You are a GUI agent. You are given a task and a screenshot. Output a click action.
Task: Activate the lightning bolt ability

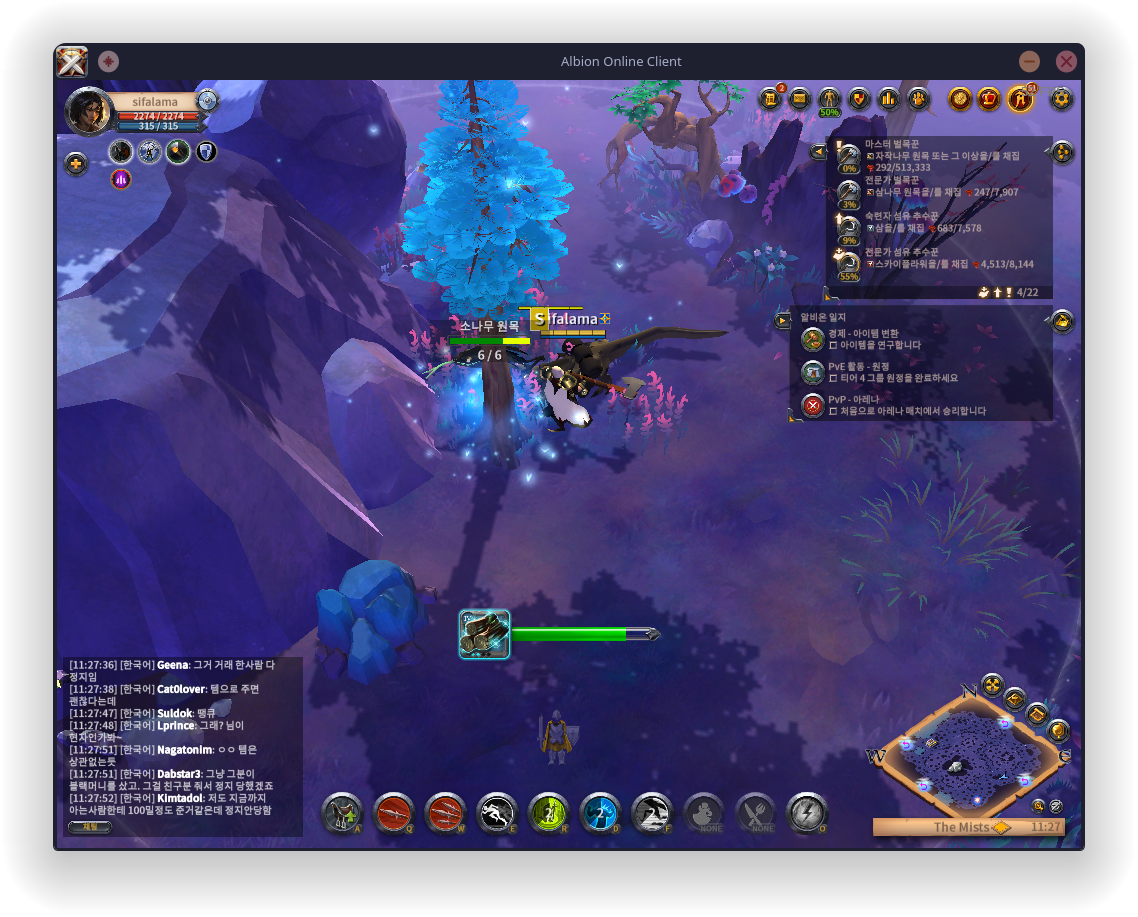807,813
